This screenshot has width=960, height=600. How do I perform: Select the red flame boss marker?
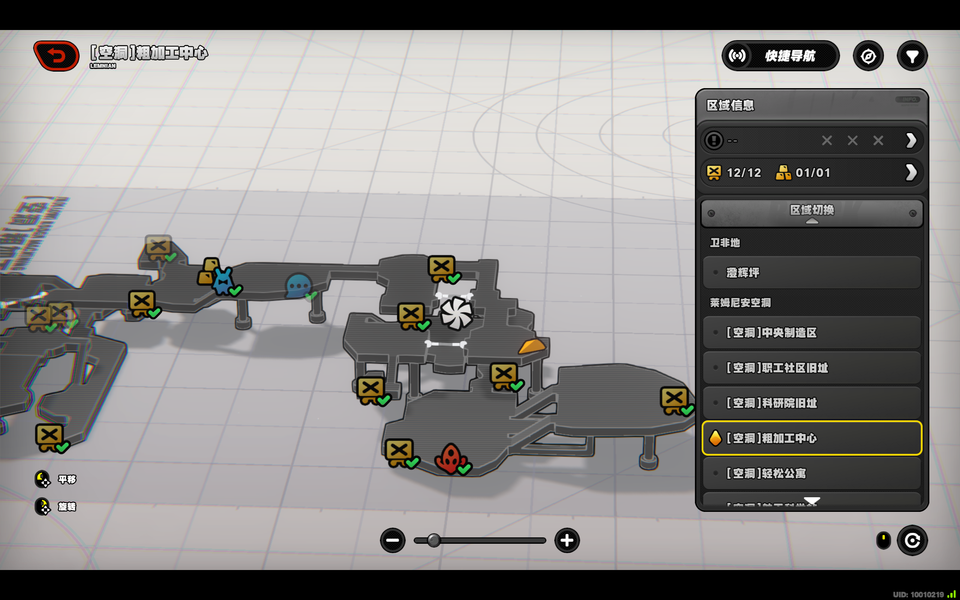pos(449,459)
